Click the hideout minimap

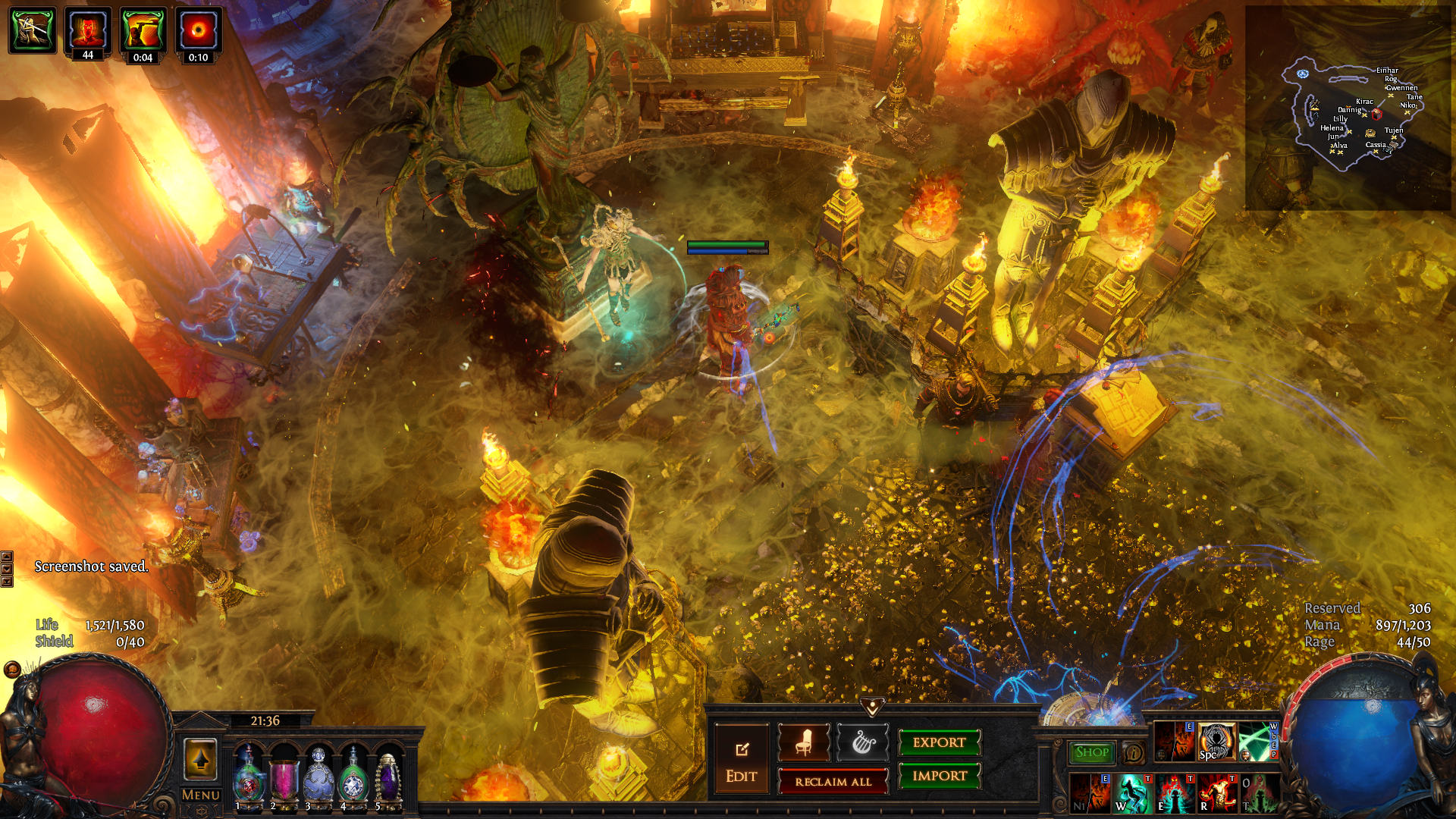tap(1348, 108)
